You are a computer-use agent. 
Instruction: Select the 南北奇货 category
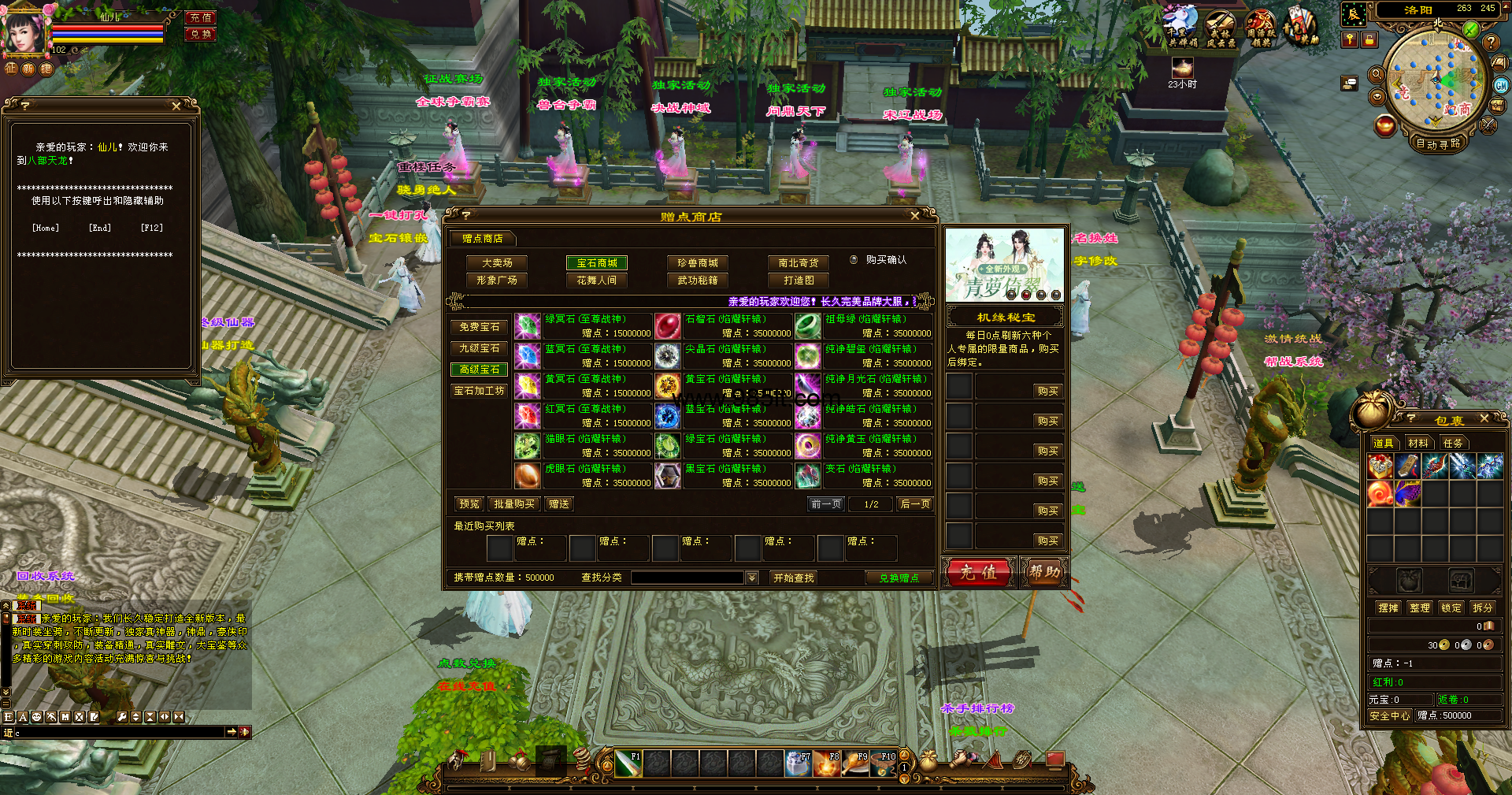(798, 263)
